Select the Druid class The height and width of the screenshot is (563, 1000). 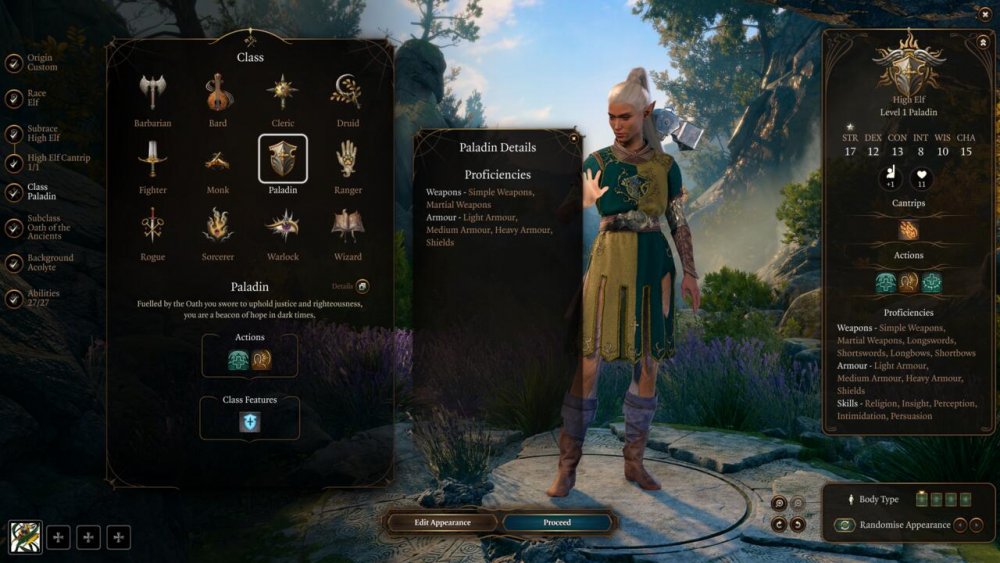click(347, 93)
